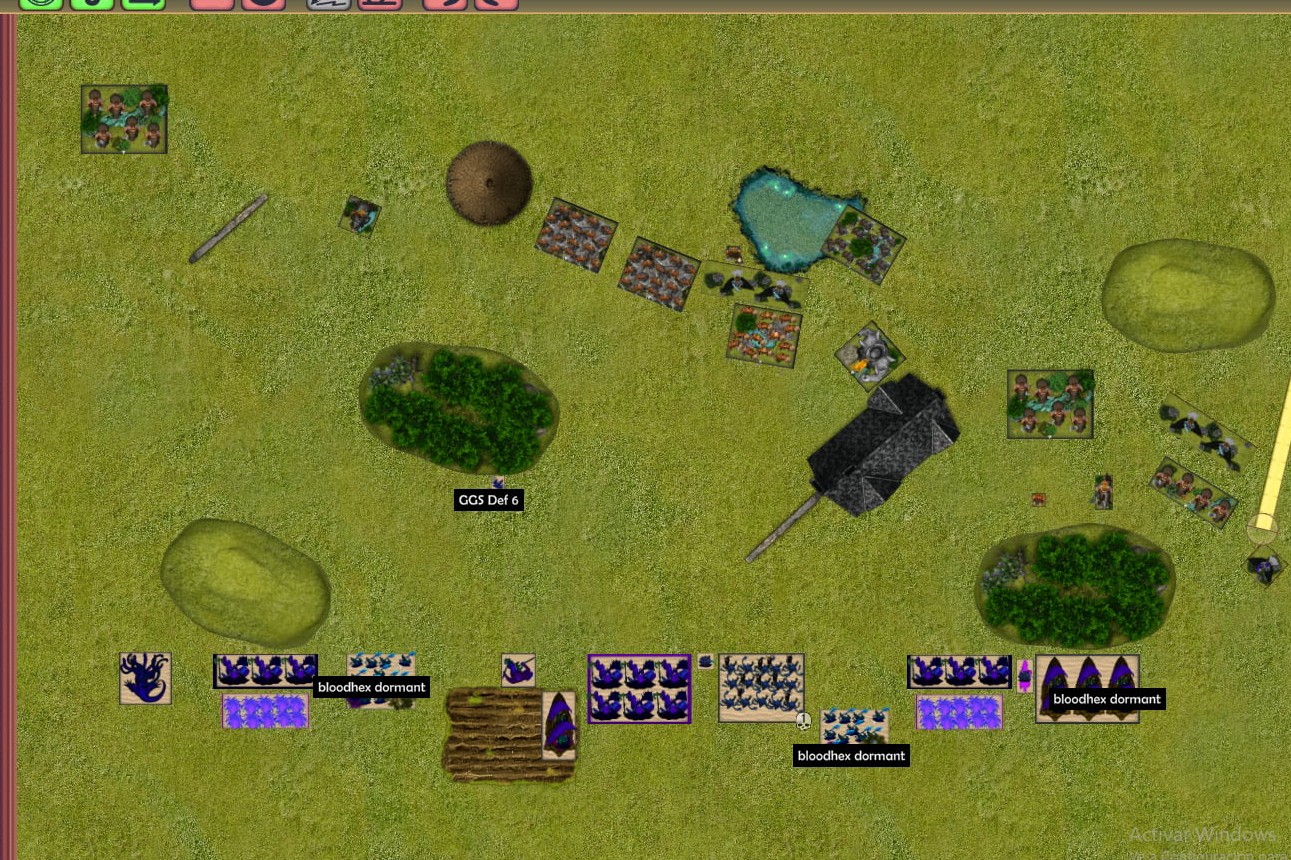Image resolution: width=1291 pixels, height=860 pixels.
Task: Select the skull marker token
Action: 803,720
